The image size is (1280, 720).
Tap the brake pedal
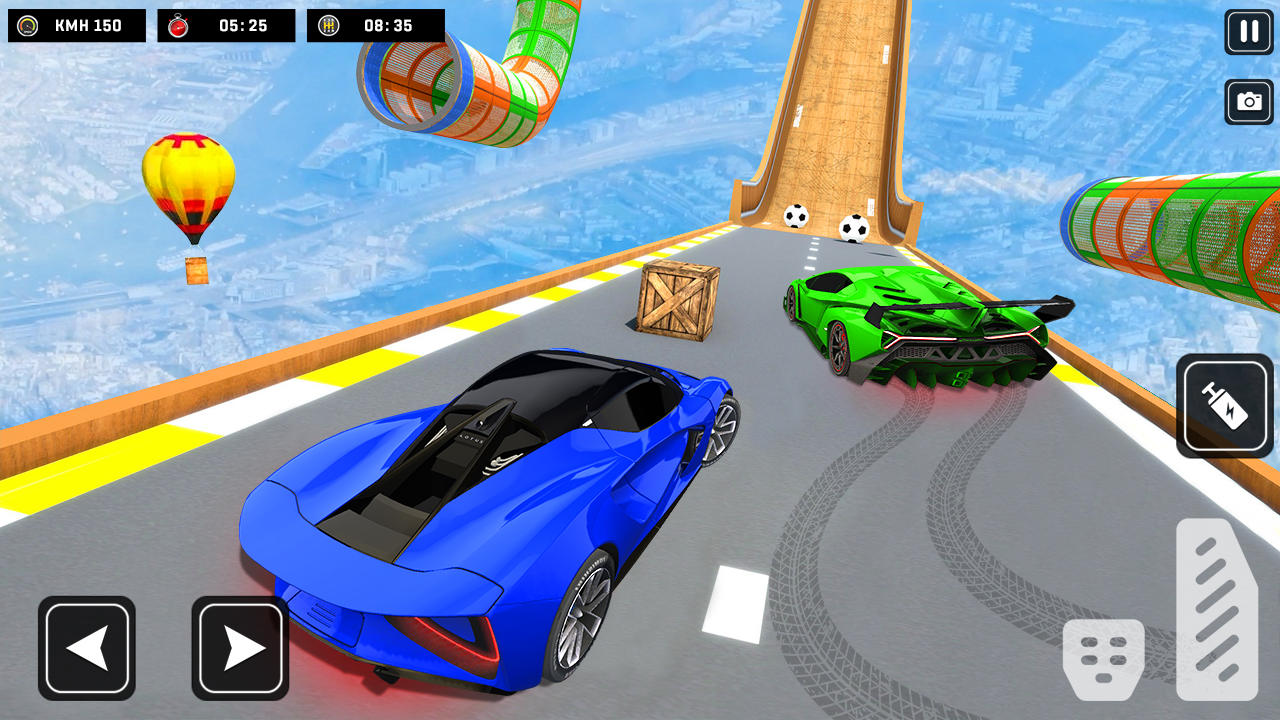[x=1103, y=659]
